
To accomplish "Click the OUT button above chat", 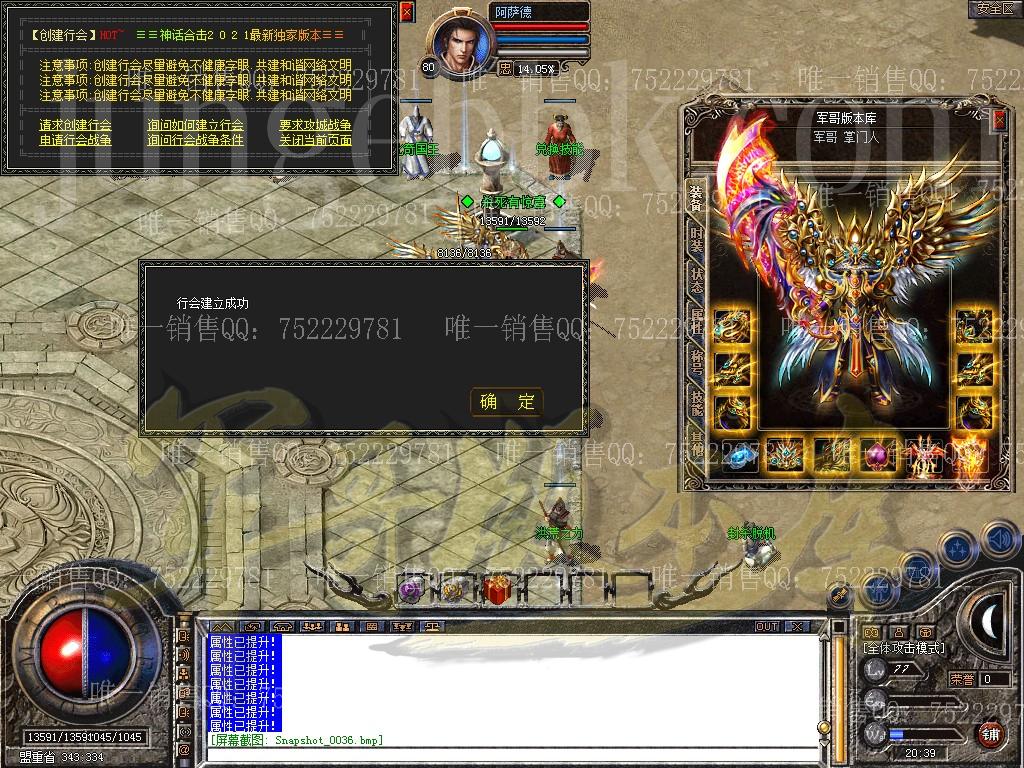I will 767,627.
